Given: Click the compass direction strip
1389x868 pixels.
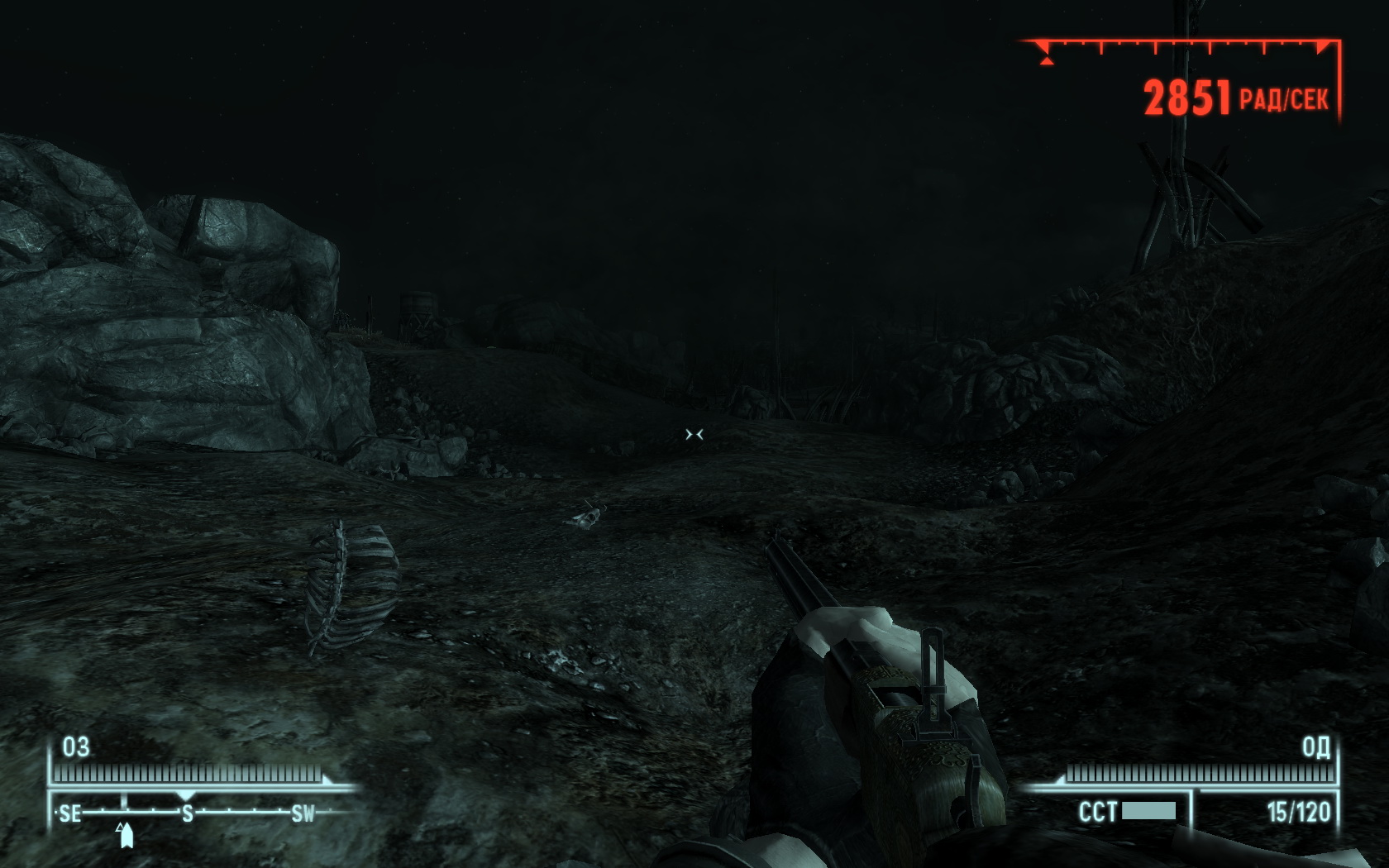Looking at the screenshot, I should click(x=188, y=813).
